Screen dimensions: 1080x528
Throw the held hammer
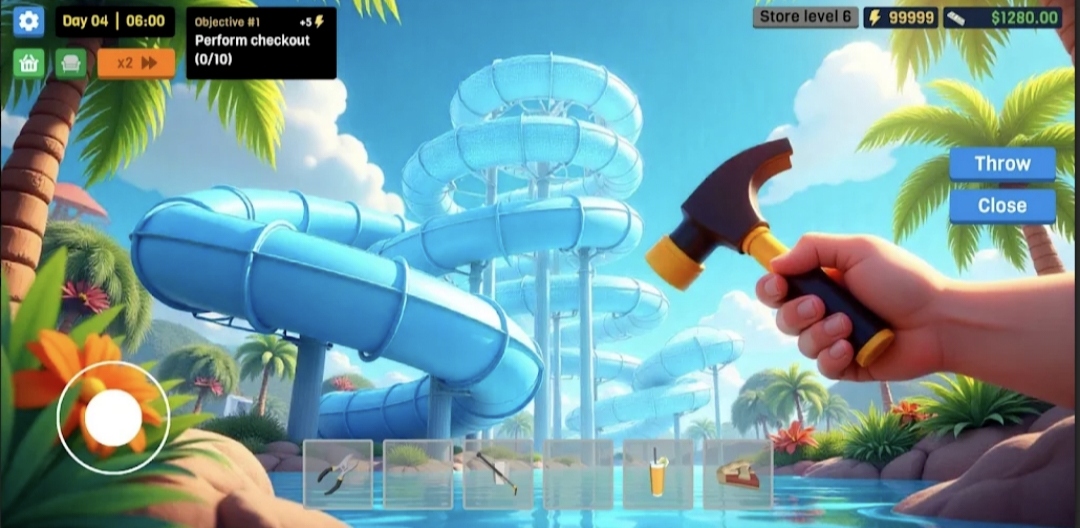pyautogui.click(x=1002, y=164)
